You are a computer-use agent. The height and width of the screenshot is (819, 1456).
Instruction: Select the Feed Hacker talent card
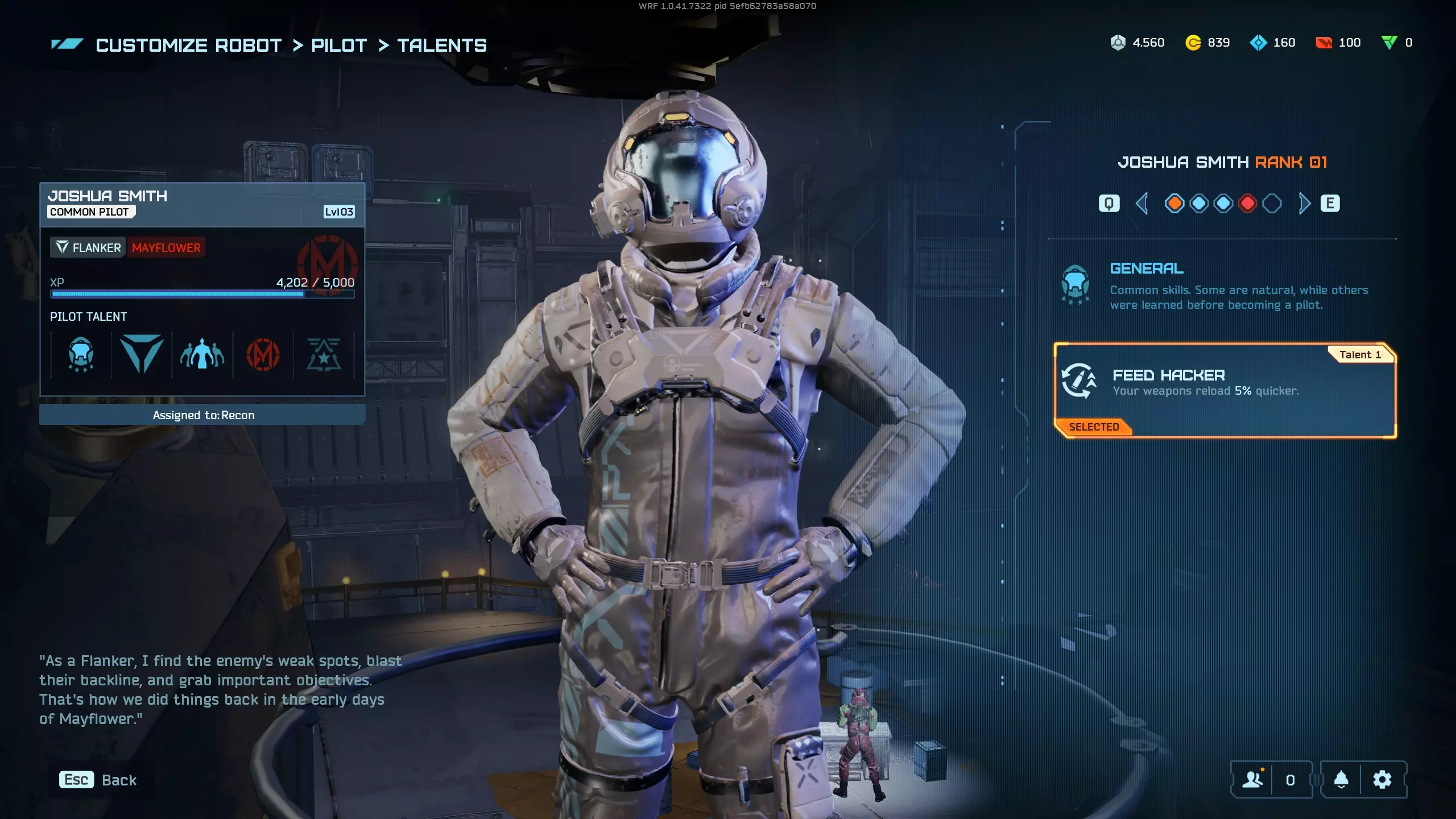[x=1225, y=390]
